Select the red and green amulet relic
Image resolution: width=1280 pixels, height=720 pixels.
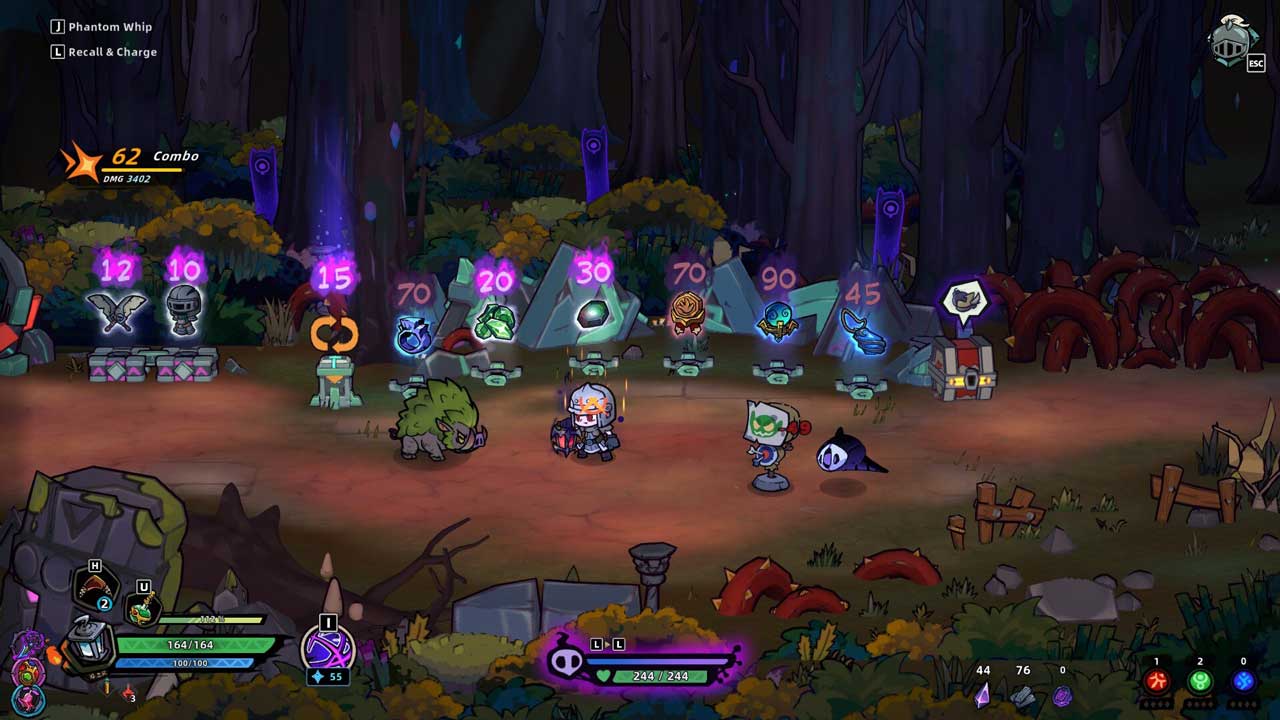[x=27, y=673]
